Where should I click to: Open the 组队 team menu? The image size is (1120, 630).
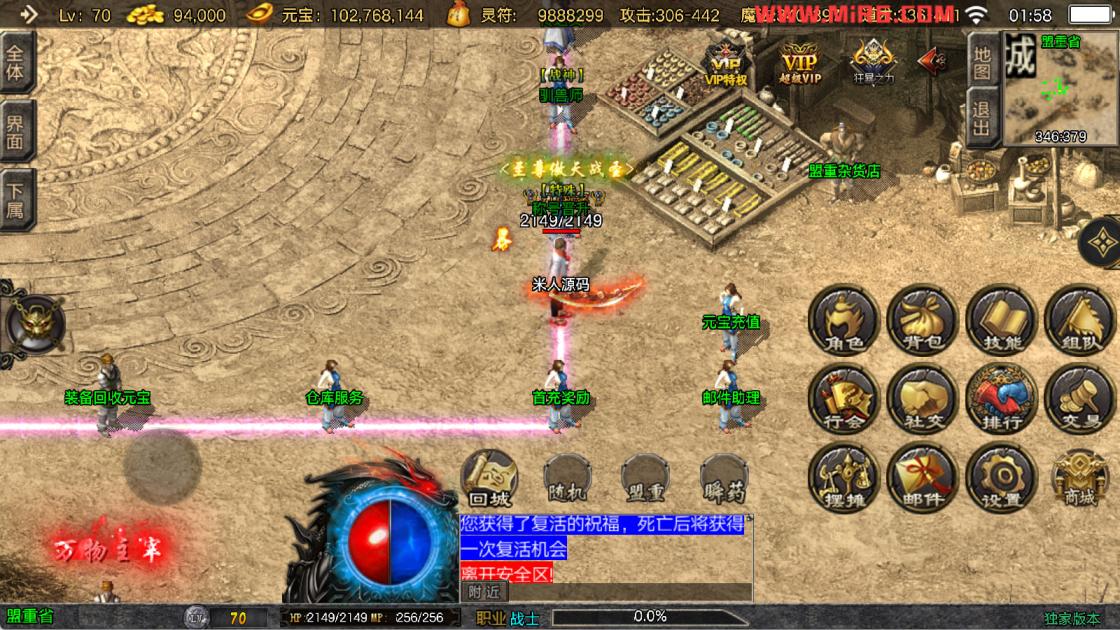(1079, 322)
